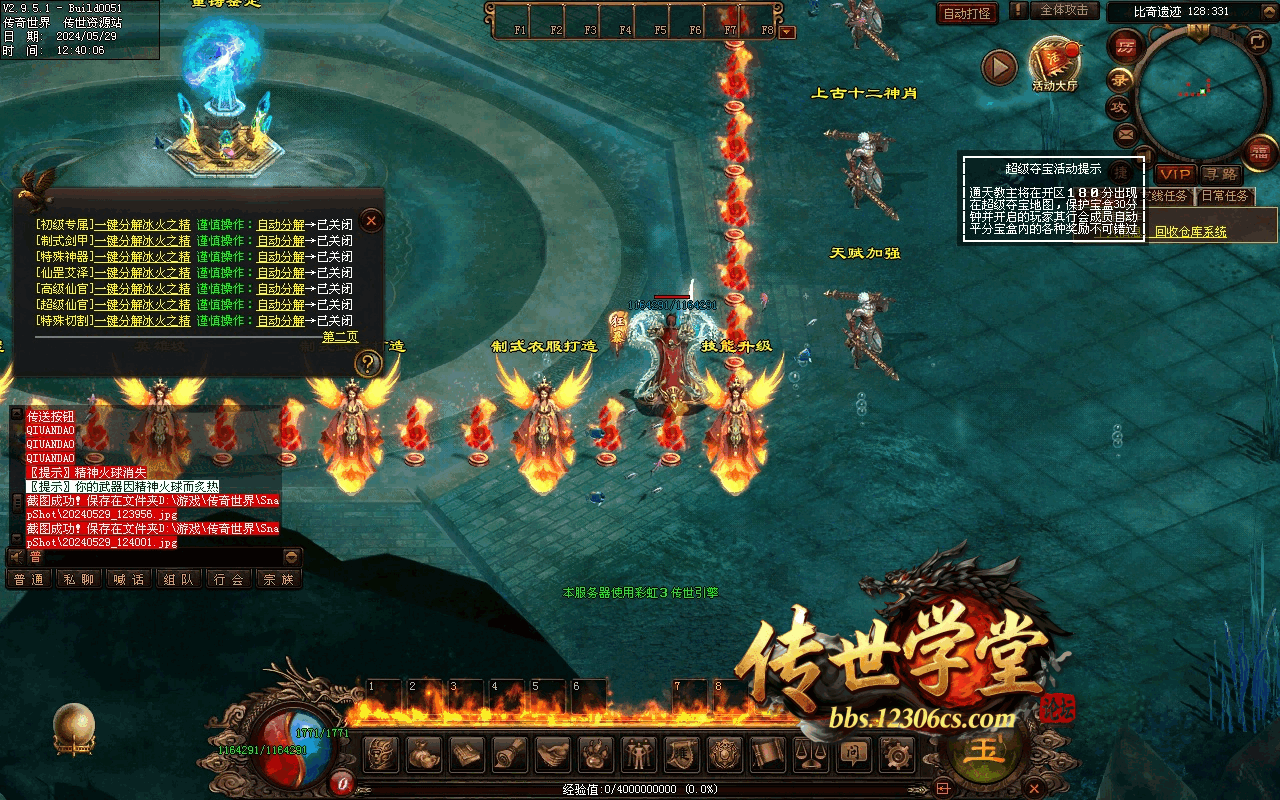The image size is (1280, 800).
Task: Open the 回收仓库系统 link
Action: (1190, 232)
